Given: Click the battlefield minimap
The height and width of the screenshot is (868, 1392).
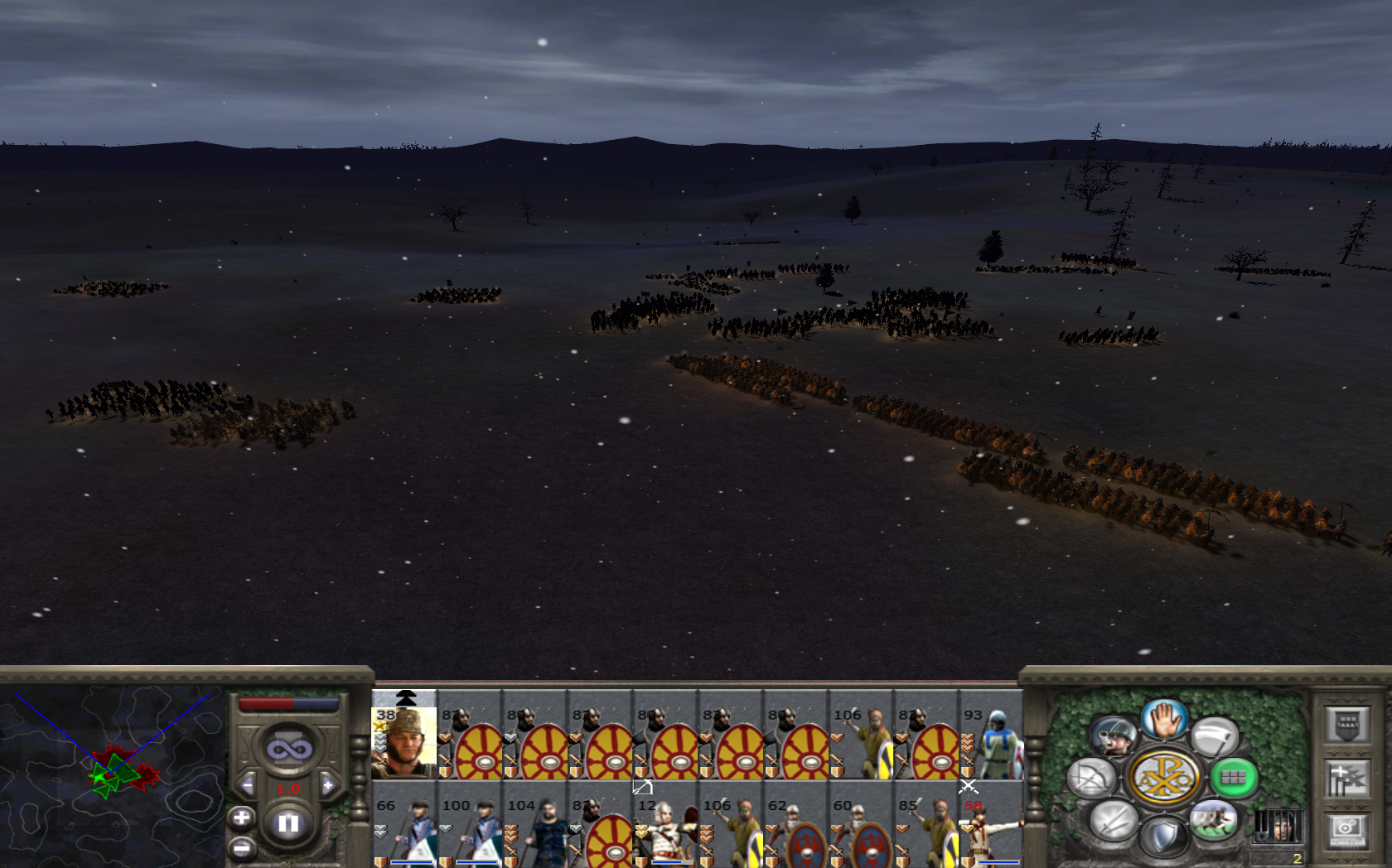Looking at the screenshot, I should [112, 774].
